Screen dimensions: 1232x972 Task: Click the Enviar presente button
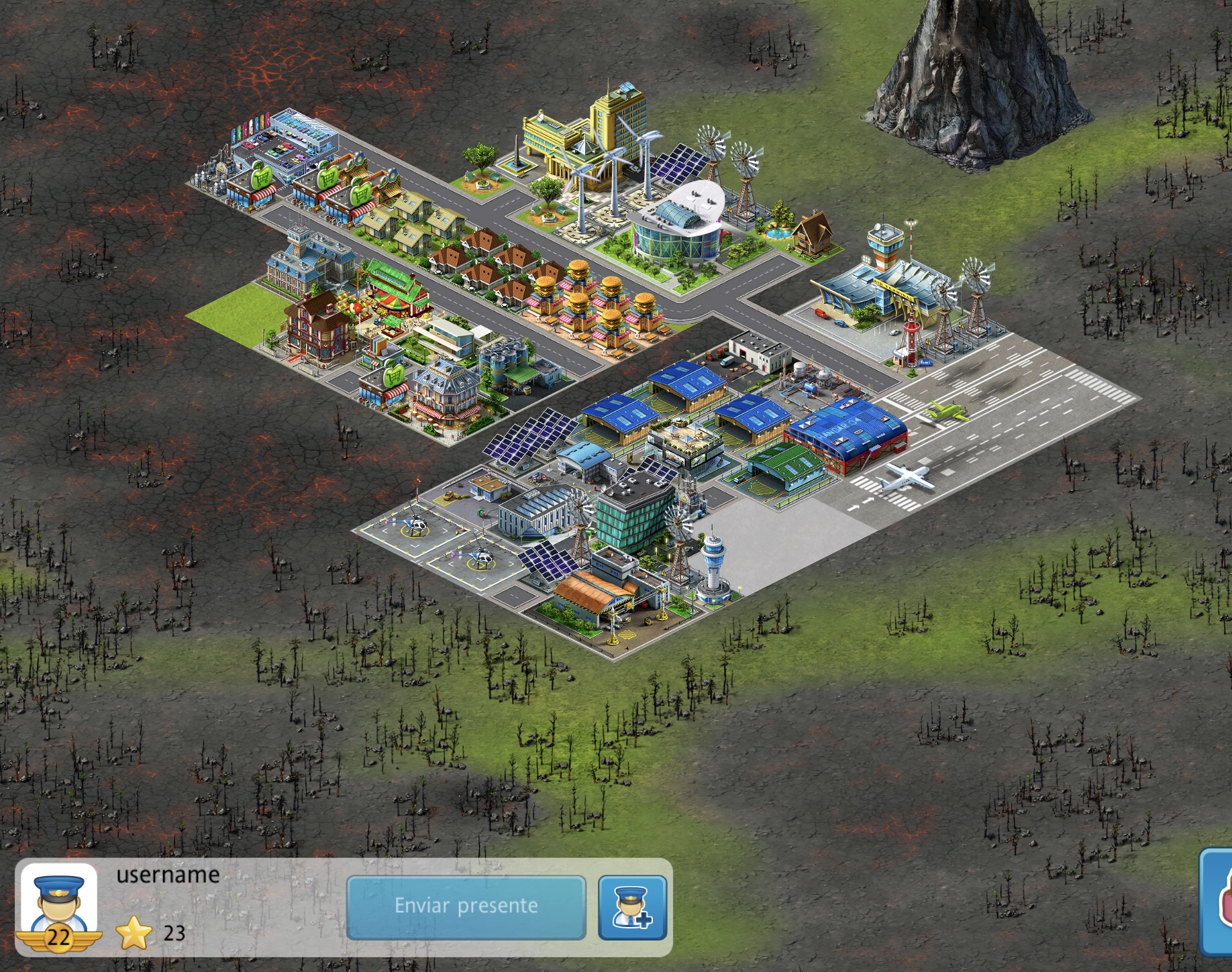tap(466, 906)
